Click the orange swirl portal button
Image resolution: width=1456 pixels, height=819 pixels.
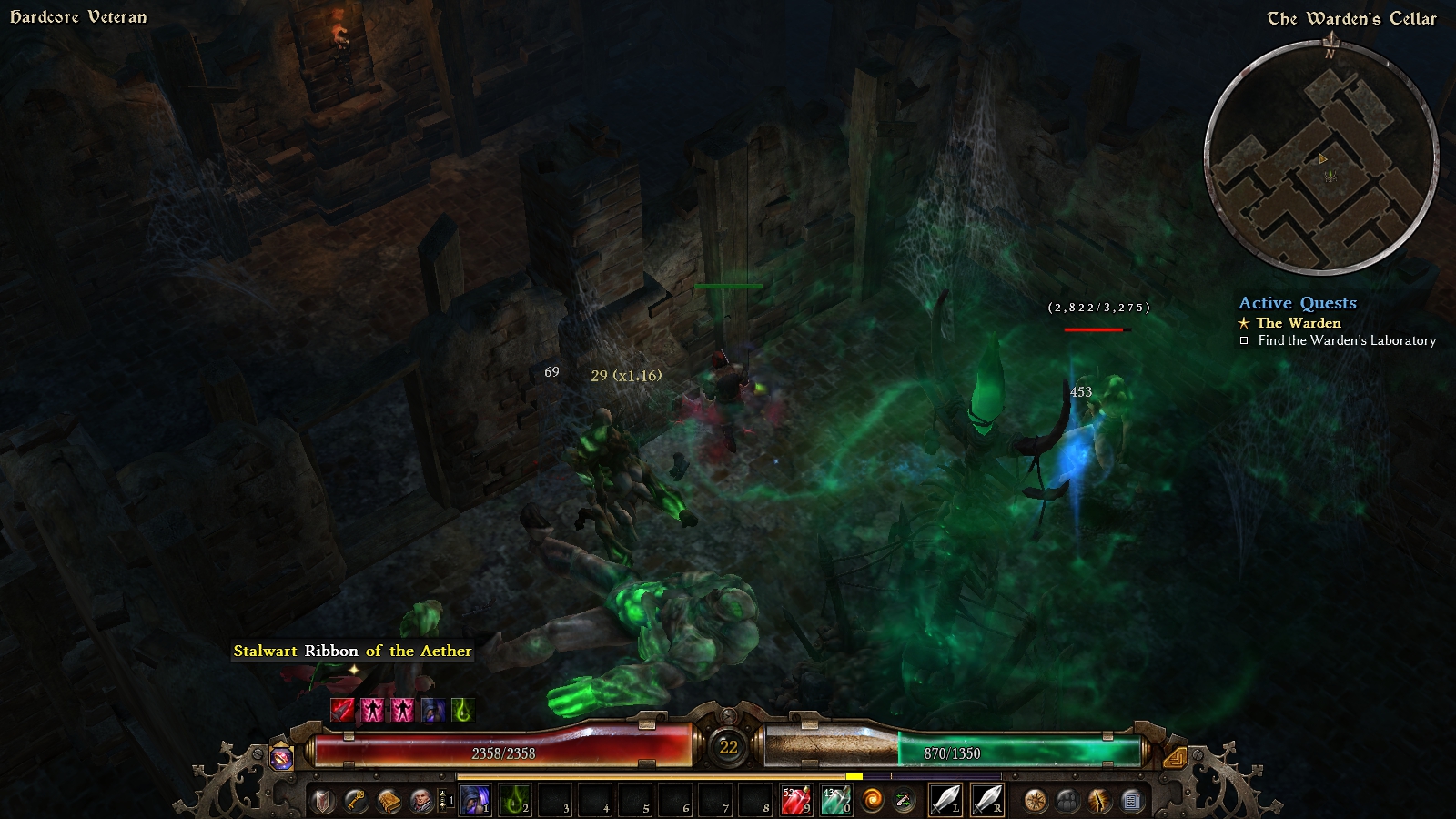(x=873, y=801)
